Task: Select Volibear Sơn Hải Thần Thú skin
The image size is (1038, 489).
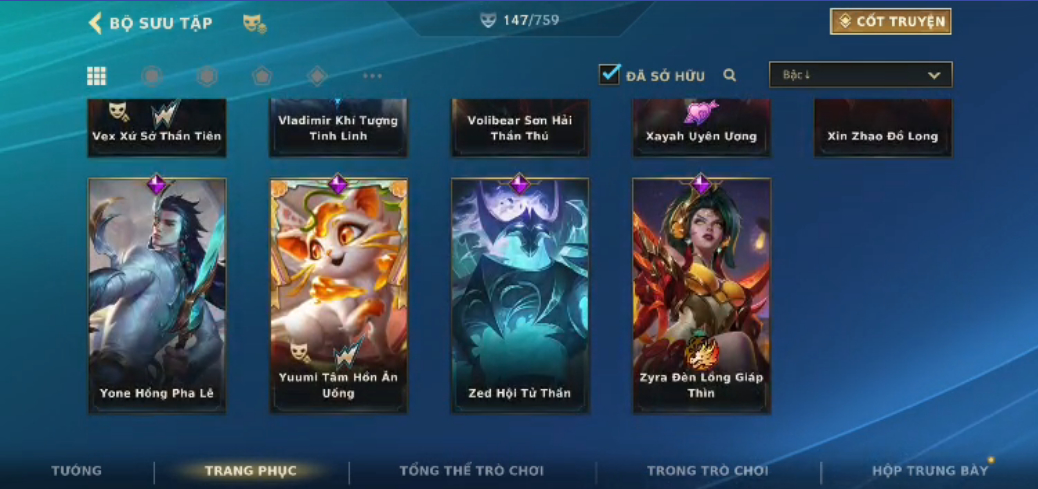Action: pyautogui.click(x=520, y=128)
